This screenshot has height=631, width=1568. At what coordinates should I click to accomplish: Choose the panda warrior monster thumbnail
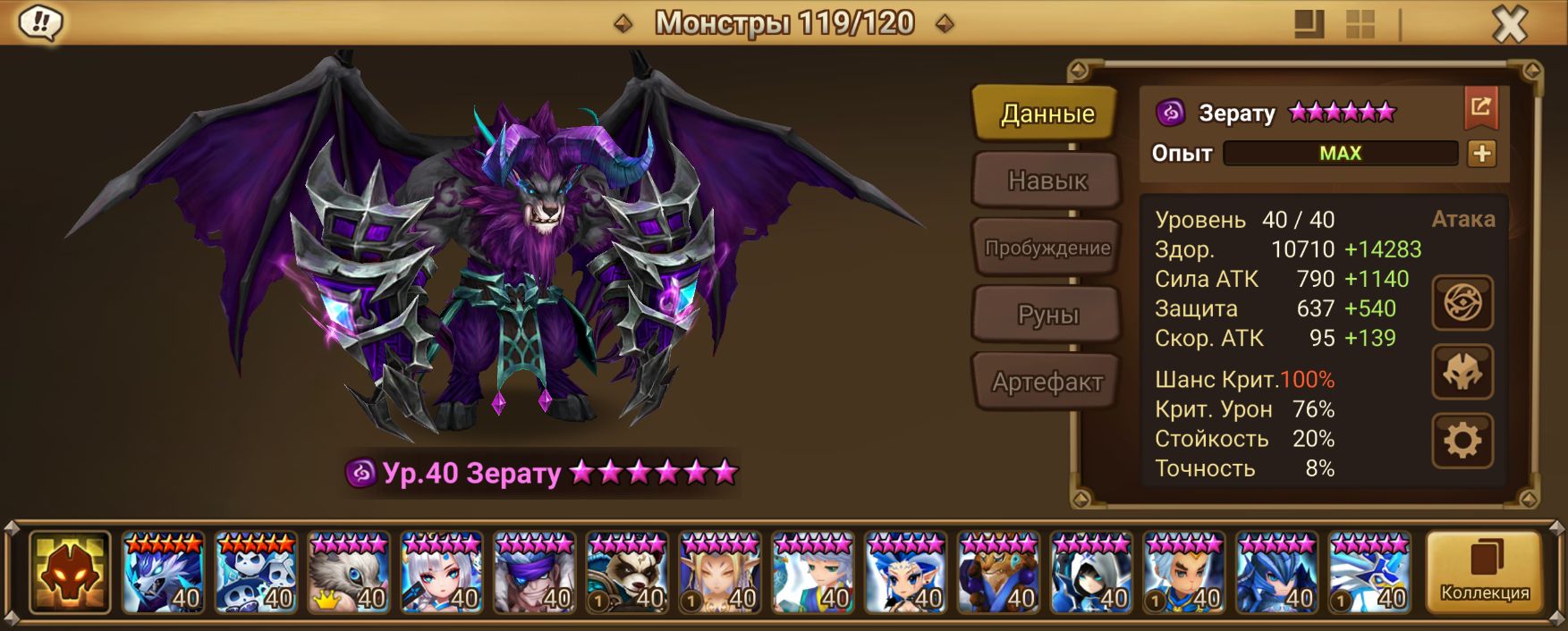click(627, 573)
